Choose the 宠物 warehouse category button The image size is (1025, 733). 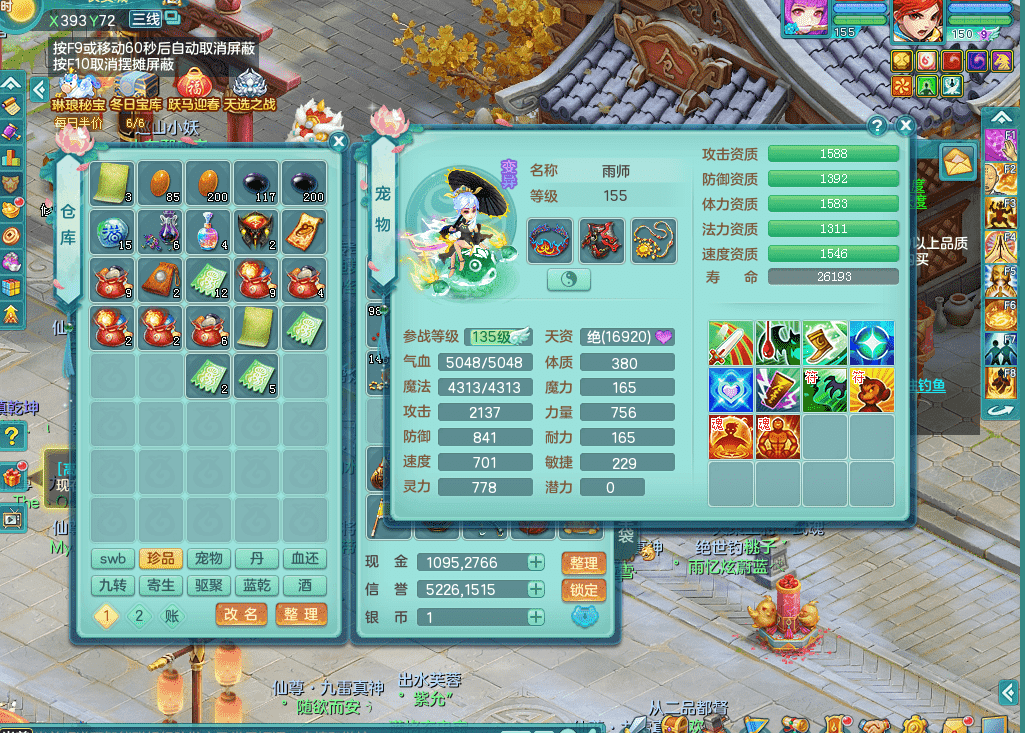point(209,559)
